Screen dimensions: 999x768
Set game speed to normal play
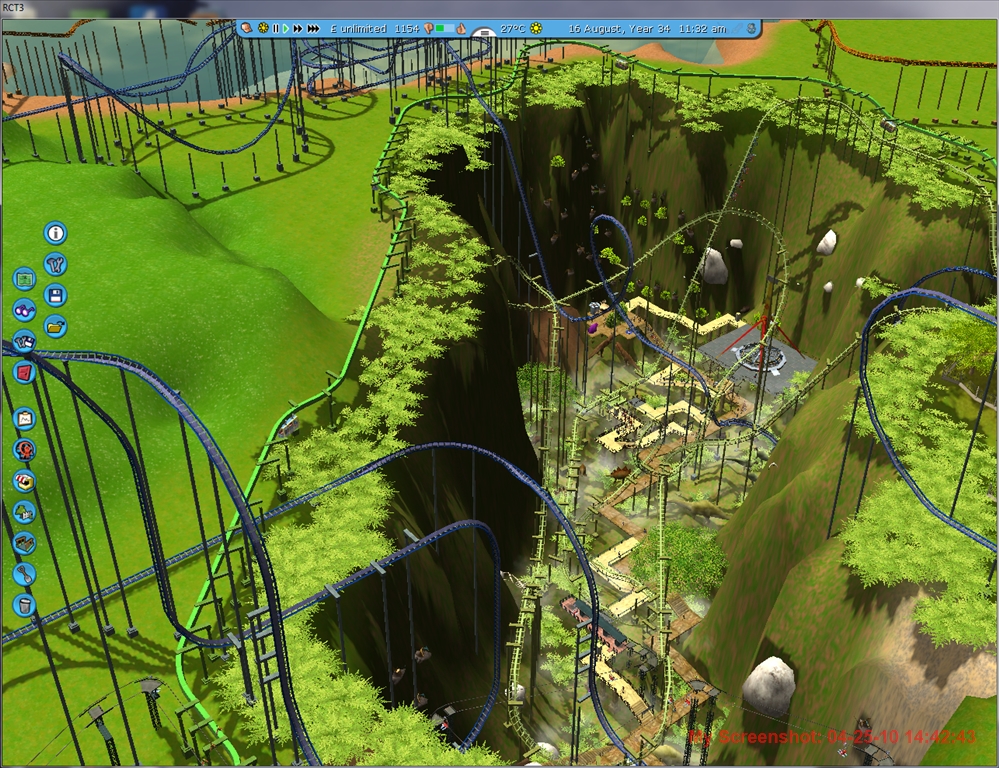286,29
